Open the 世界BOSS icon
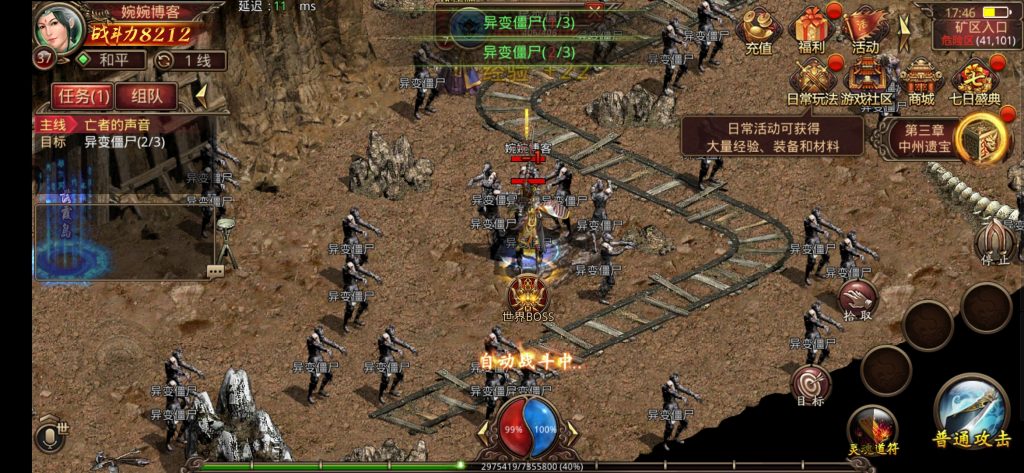 (x=526, y=299)
